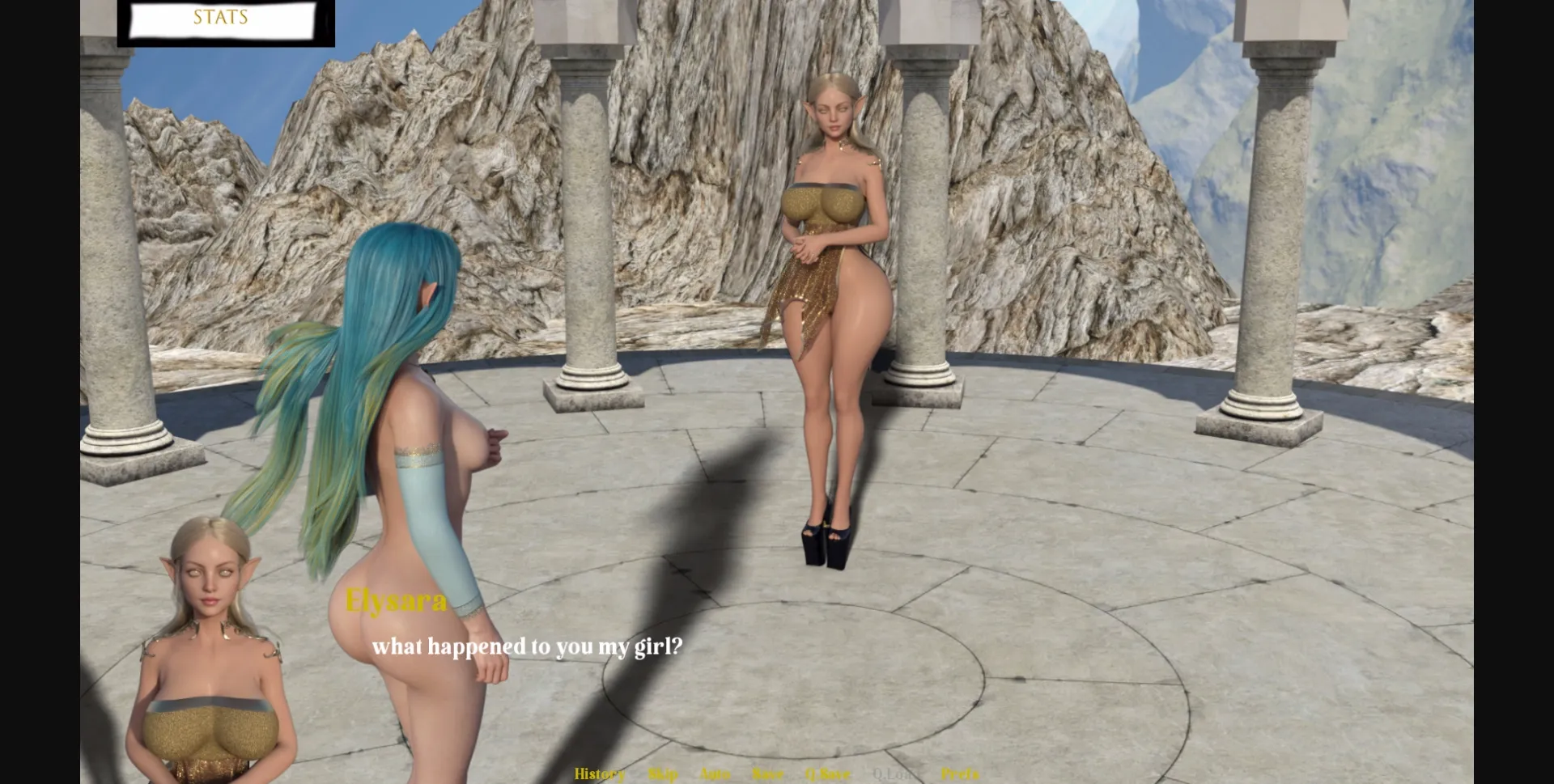The height and width of the screenshot is (784, 1554).
Task: Click Save in the quick menu bar
Action: coord(768,774)
